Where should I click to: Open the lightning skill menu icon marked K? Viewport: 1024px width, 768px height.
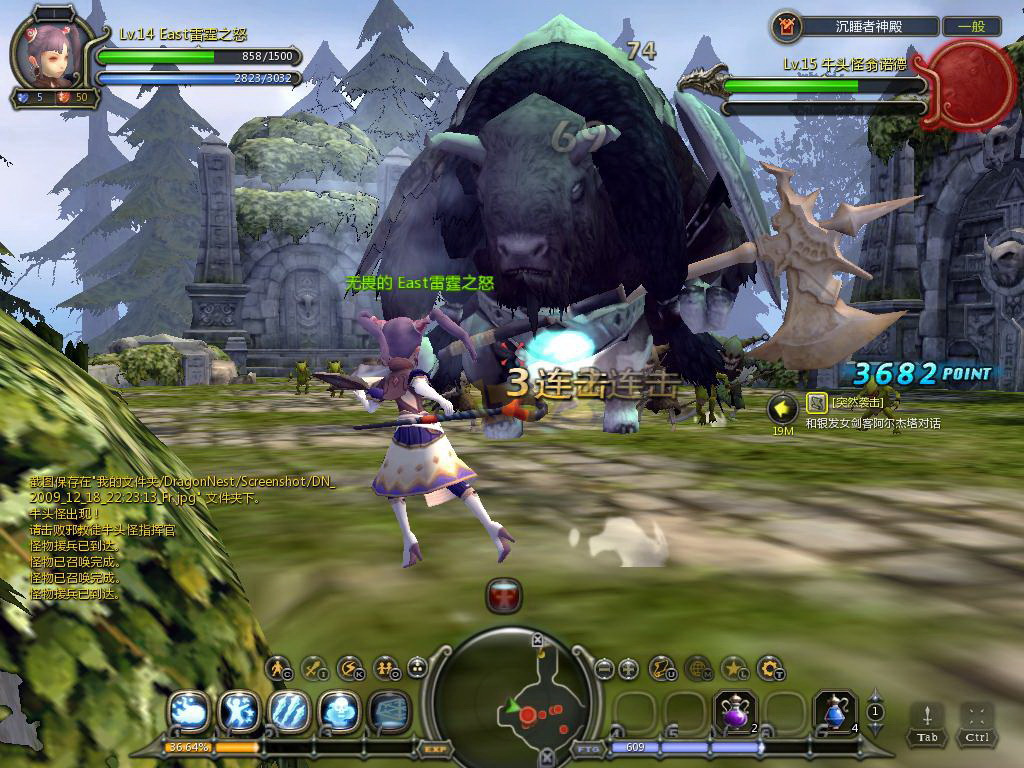pos(349,667)
